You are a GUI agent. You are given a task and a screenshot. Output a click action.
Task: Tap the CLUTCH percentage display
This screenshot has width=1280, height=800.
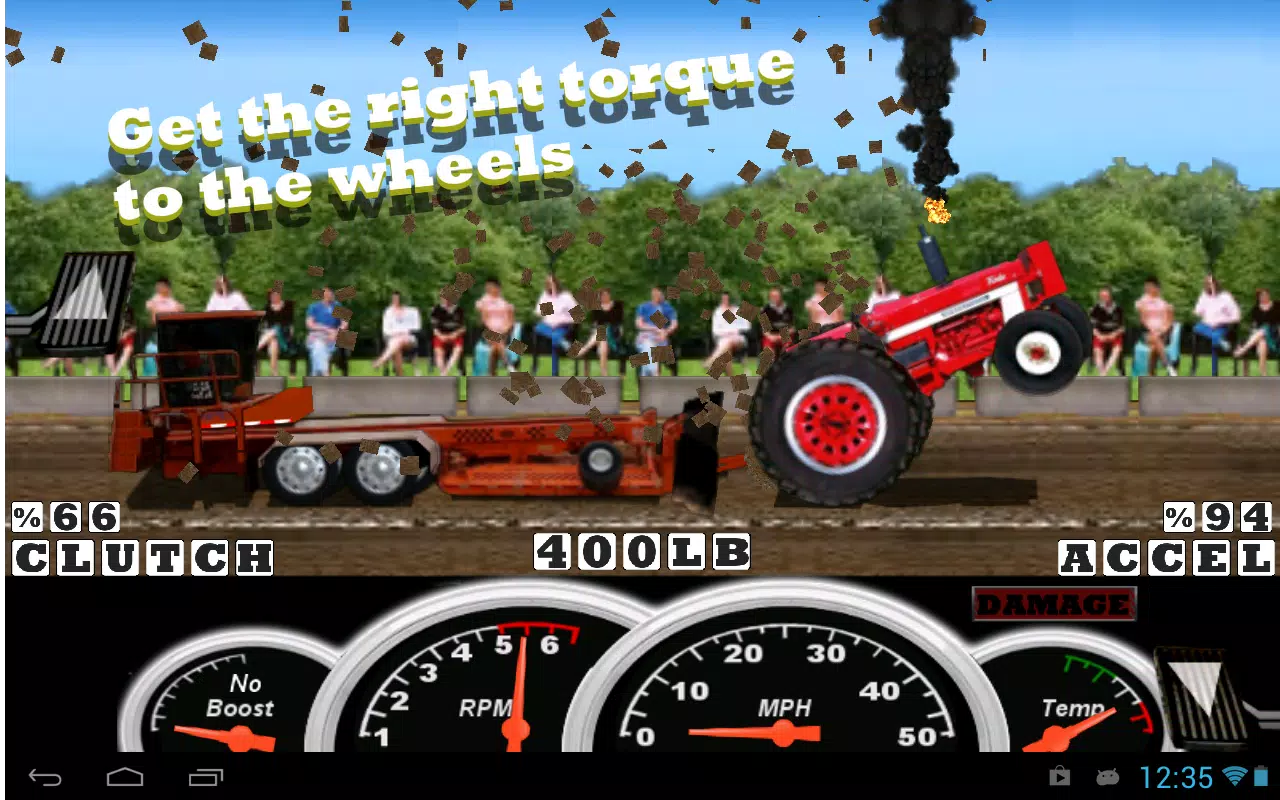tap(65, 516)
